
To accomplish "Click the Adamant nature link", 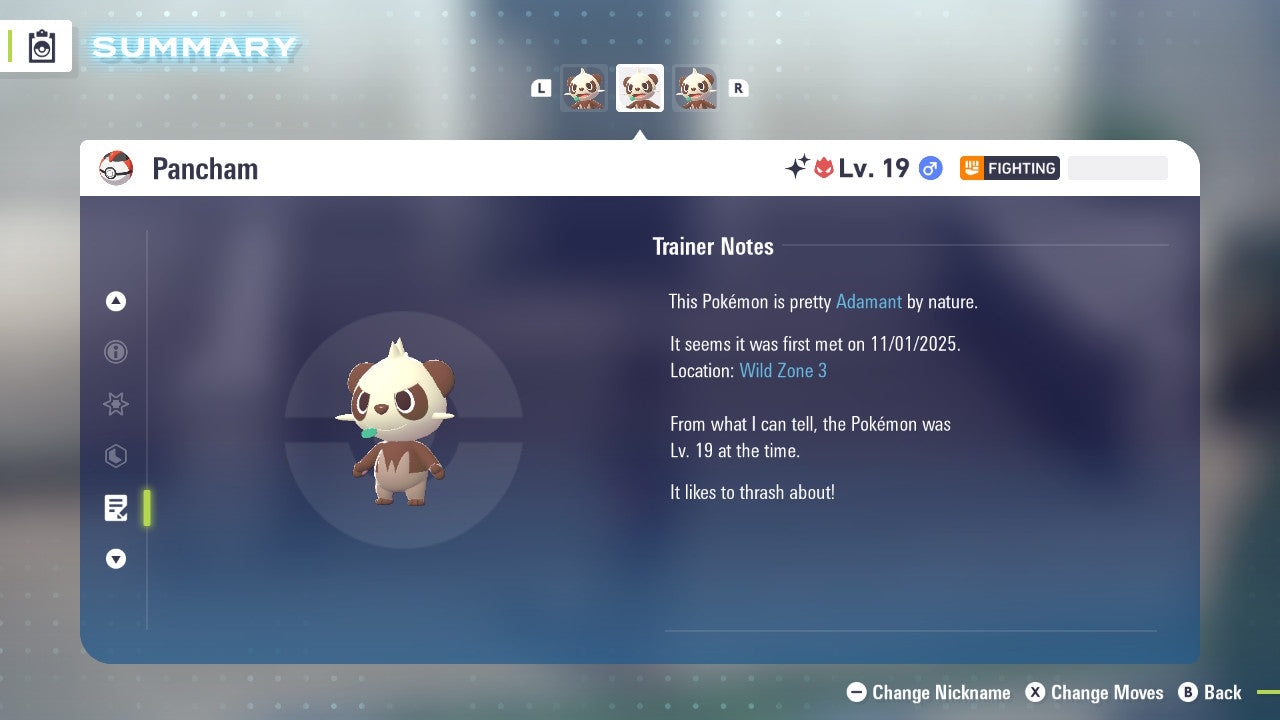I will 869,301.
